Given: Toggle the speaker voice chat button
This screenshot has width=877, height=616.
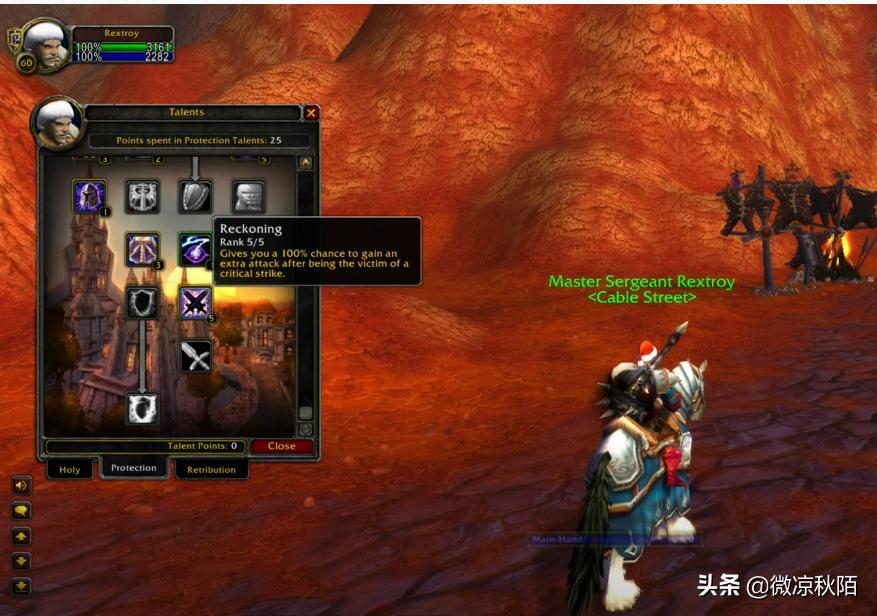Looking at the screenshot, I should (x=21, y=485).
